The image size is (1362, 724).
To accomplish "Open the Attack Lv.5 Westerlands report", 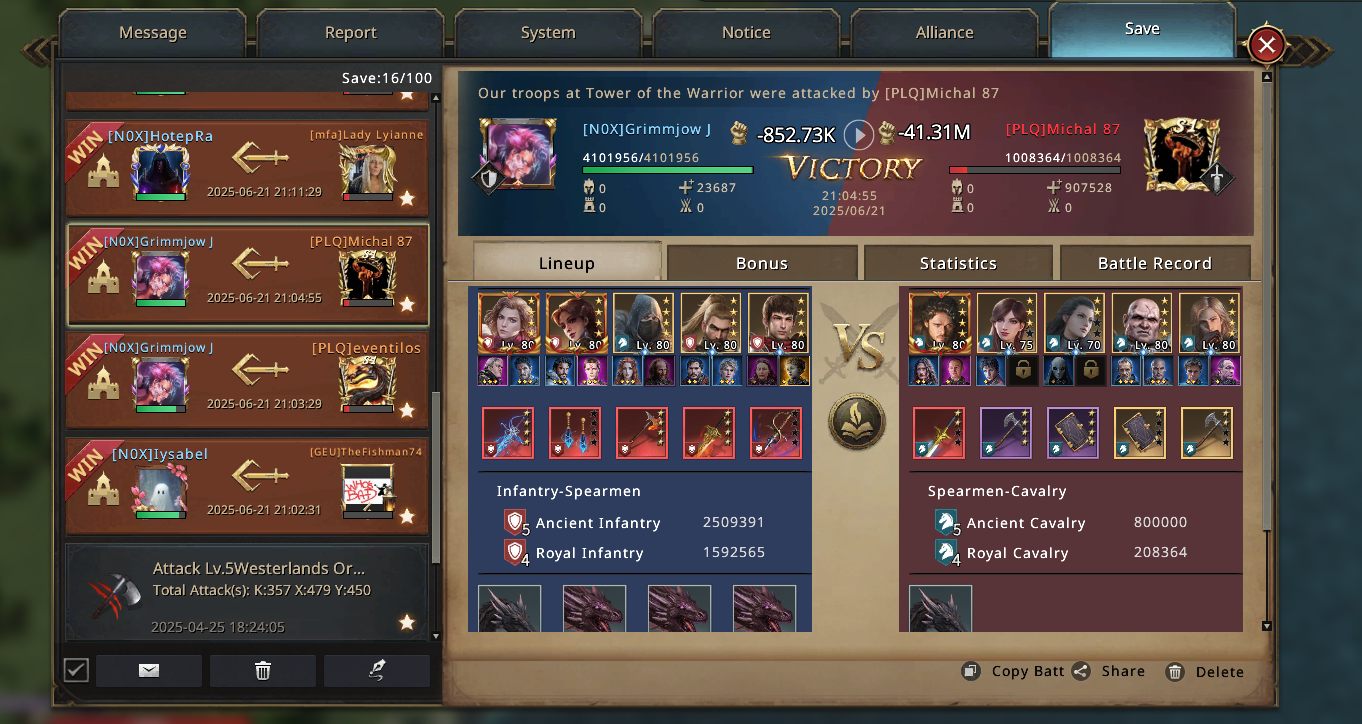I will pos(247,590).
